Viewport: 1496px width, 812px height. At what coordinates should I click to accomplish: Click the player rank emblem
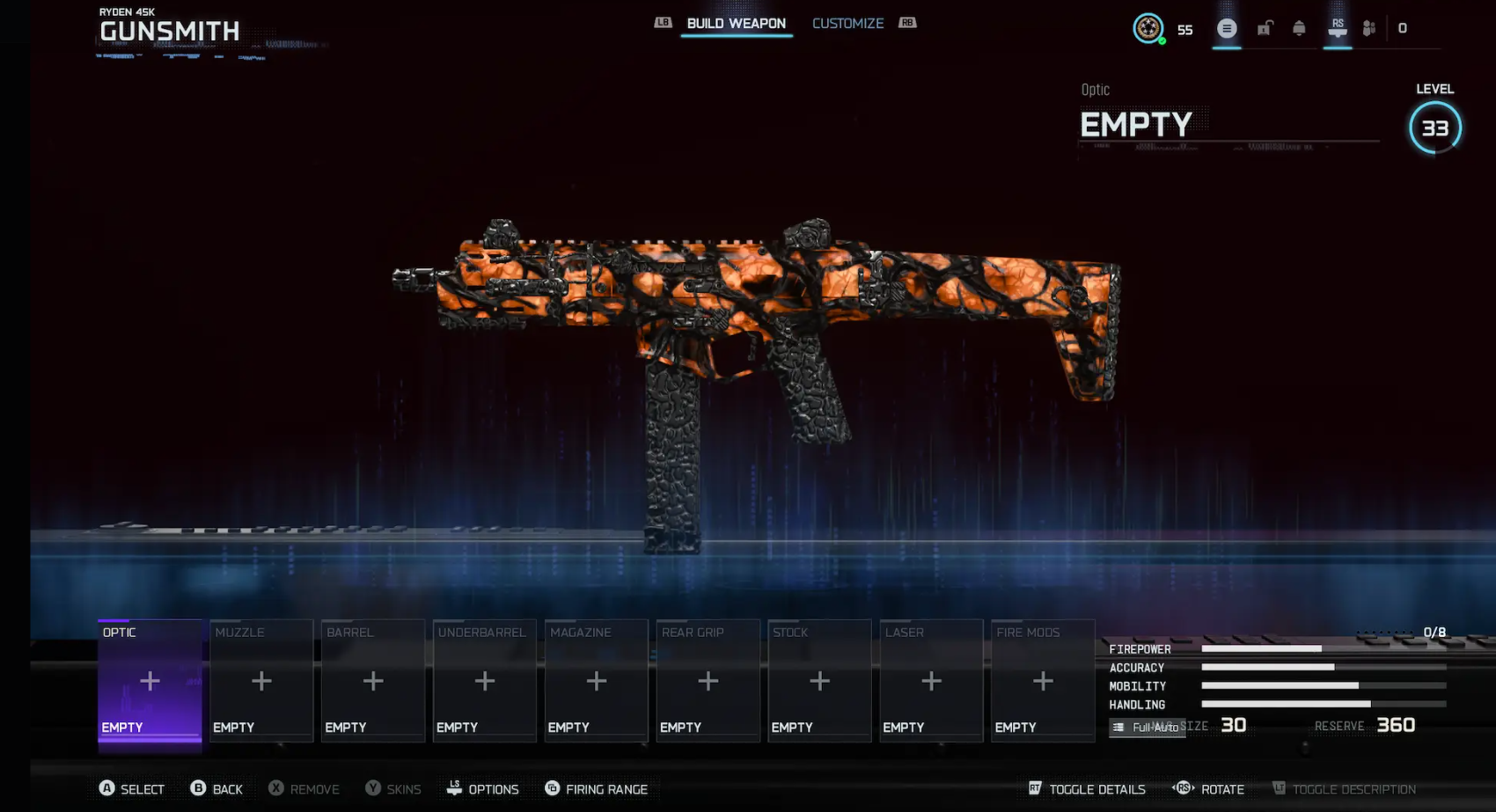point(1148,29)
